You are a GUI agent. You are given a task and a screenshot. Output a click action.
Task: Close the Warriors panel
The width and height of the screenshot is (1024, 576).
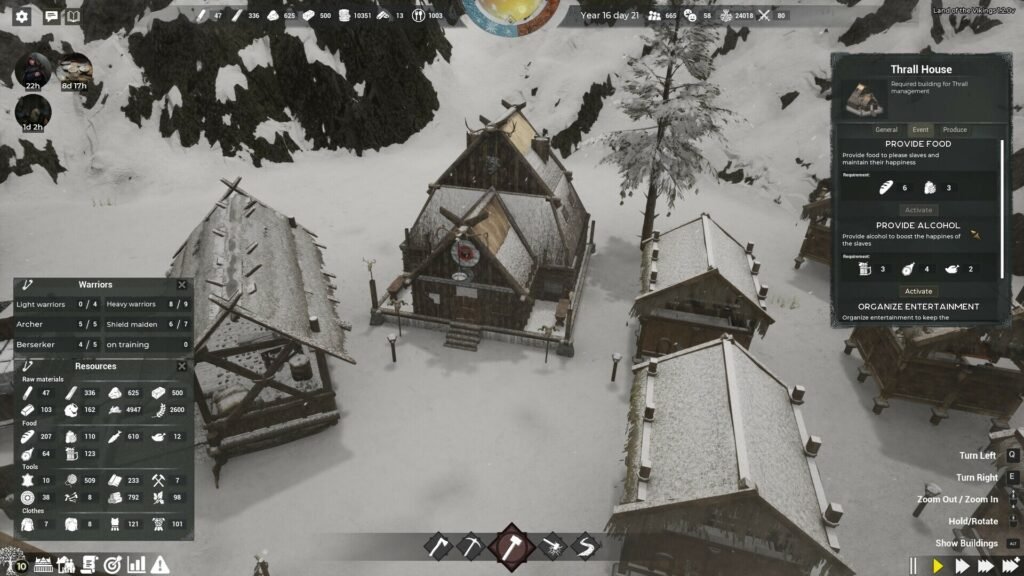182,285
